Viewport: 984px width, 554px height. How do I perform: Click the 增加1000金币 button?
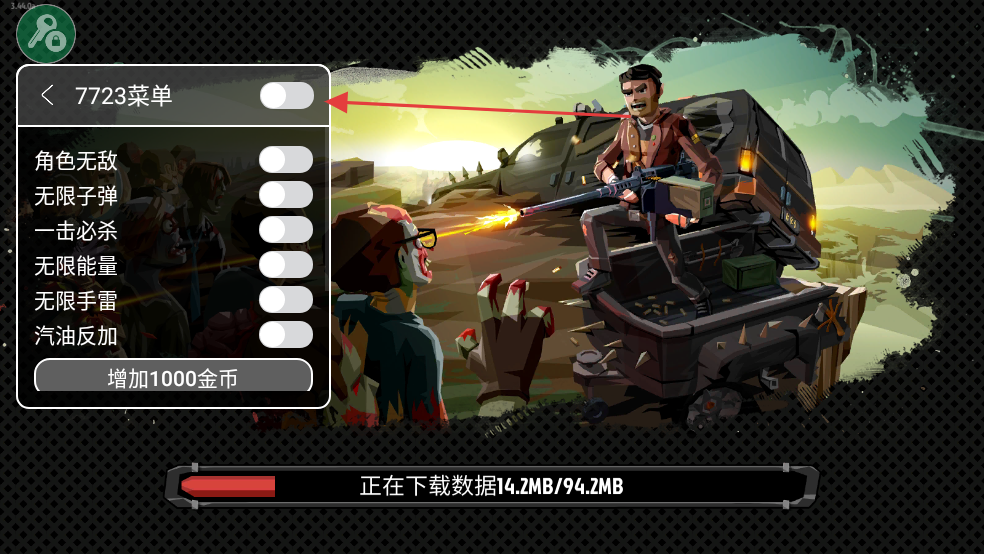(x=173, y=377)
